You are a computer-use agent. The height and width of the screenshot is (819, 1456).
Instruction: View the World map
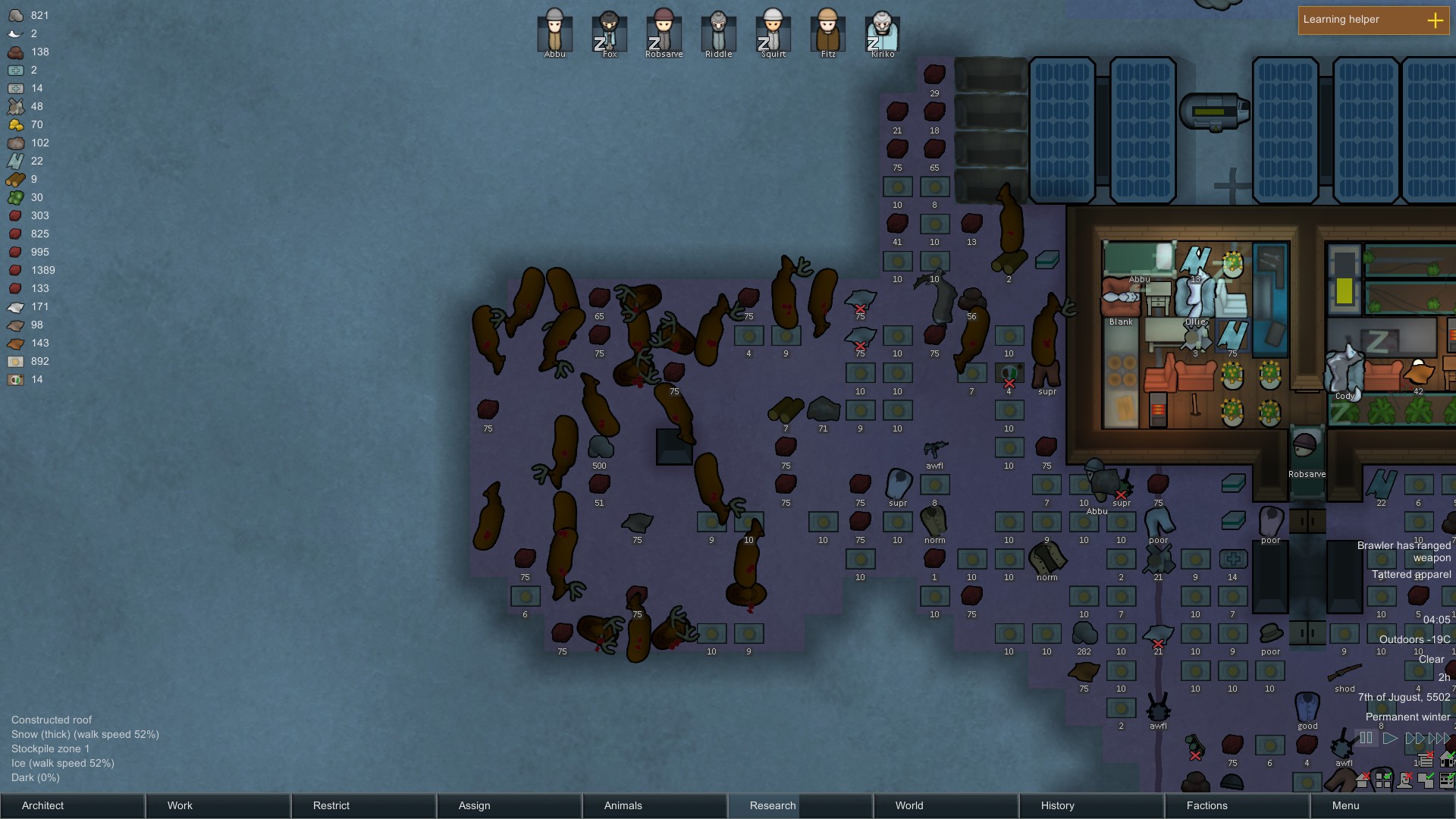(x=946, y=805)
